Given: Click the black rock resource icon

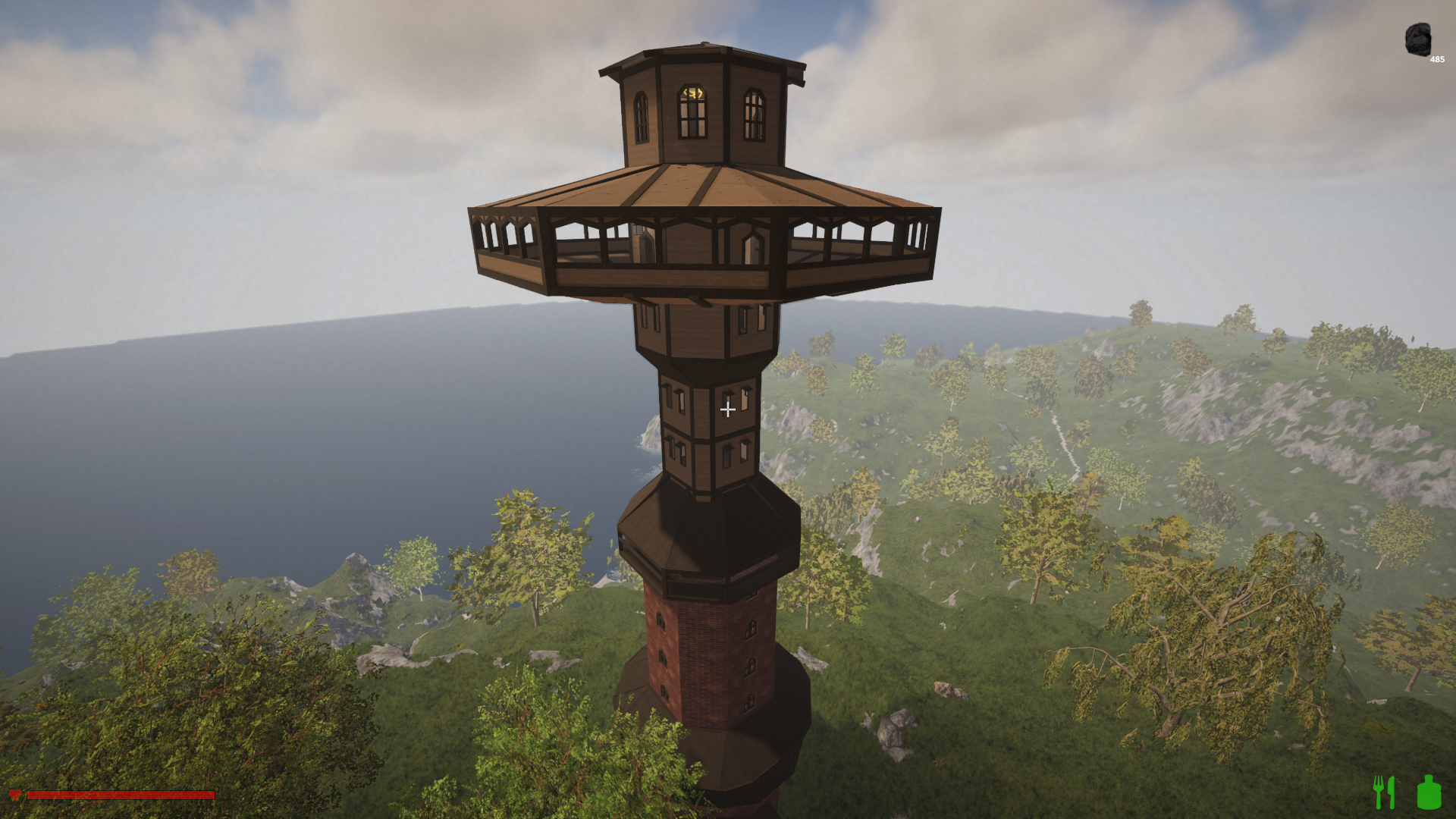Looking at the screenshot, I should click(x=1417, y=39).
